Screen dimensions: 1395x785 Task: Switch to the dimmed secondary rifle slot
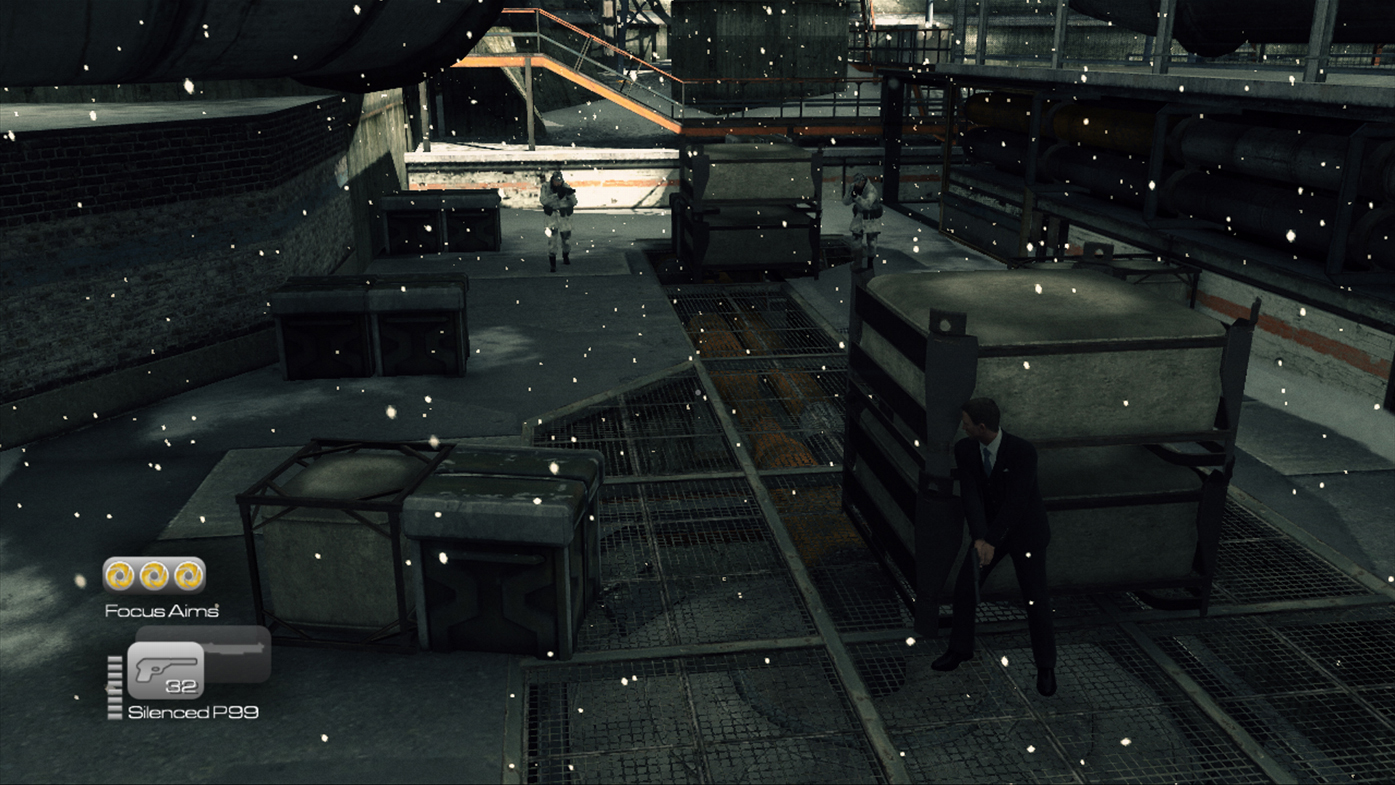coord(236,649)
